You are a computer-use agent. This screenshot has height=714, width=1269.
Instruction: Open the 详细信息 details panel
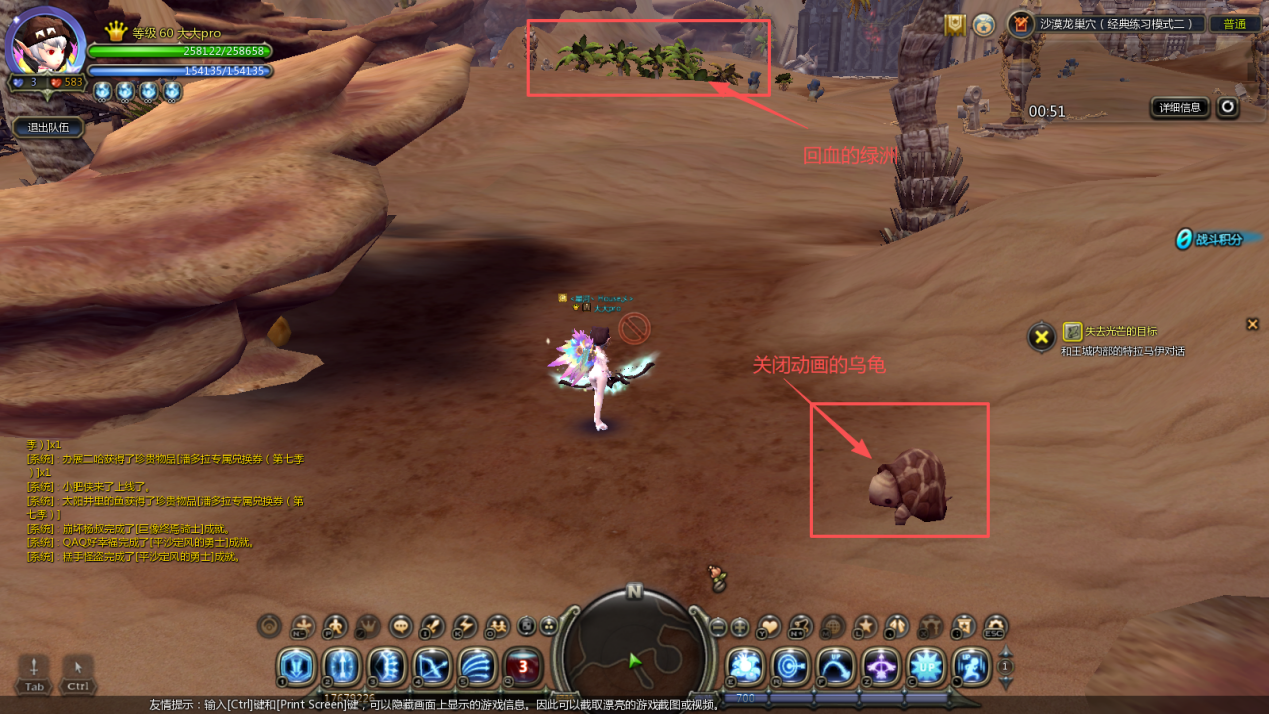[1180, 107]
